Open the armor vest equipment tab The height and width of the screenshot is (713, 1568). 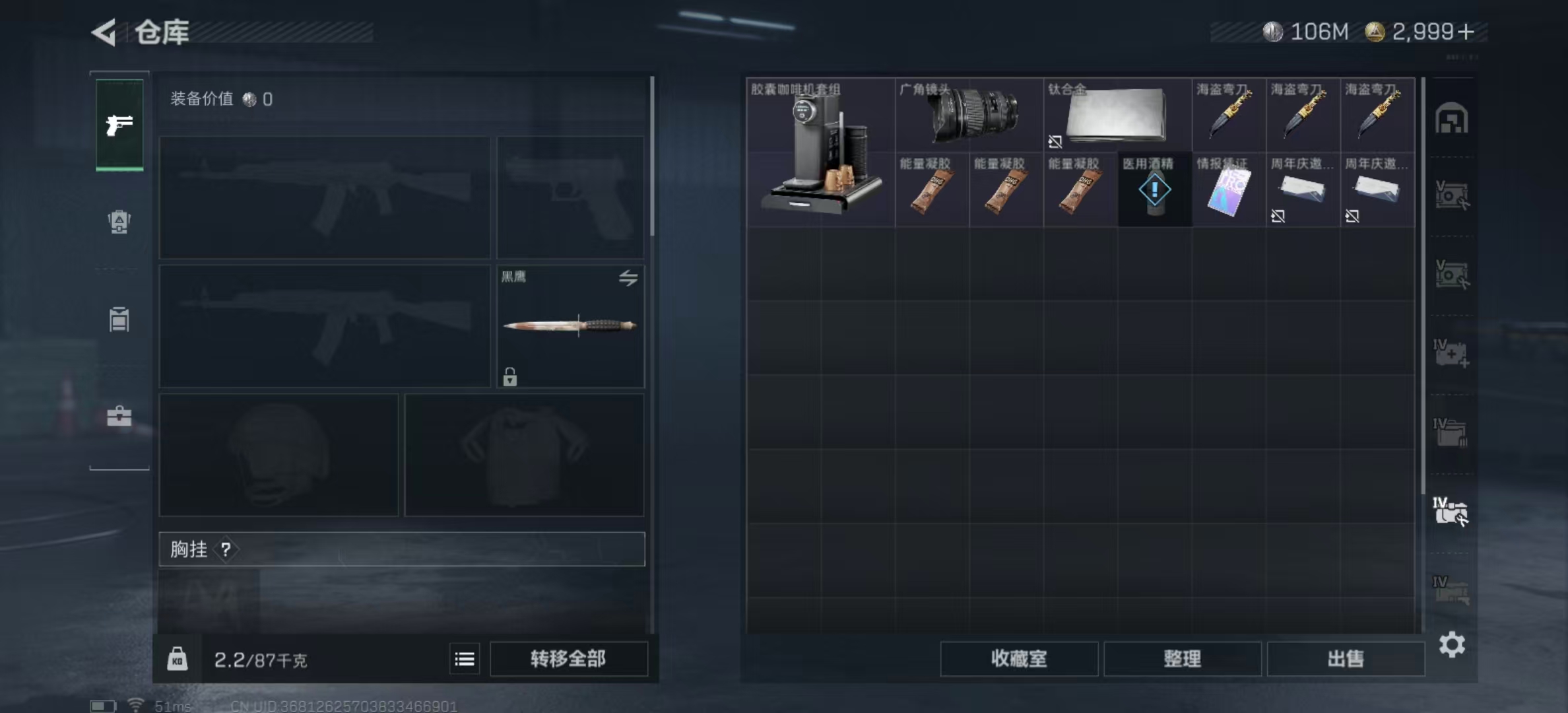tap(119, 223)
